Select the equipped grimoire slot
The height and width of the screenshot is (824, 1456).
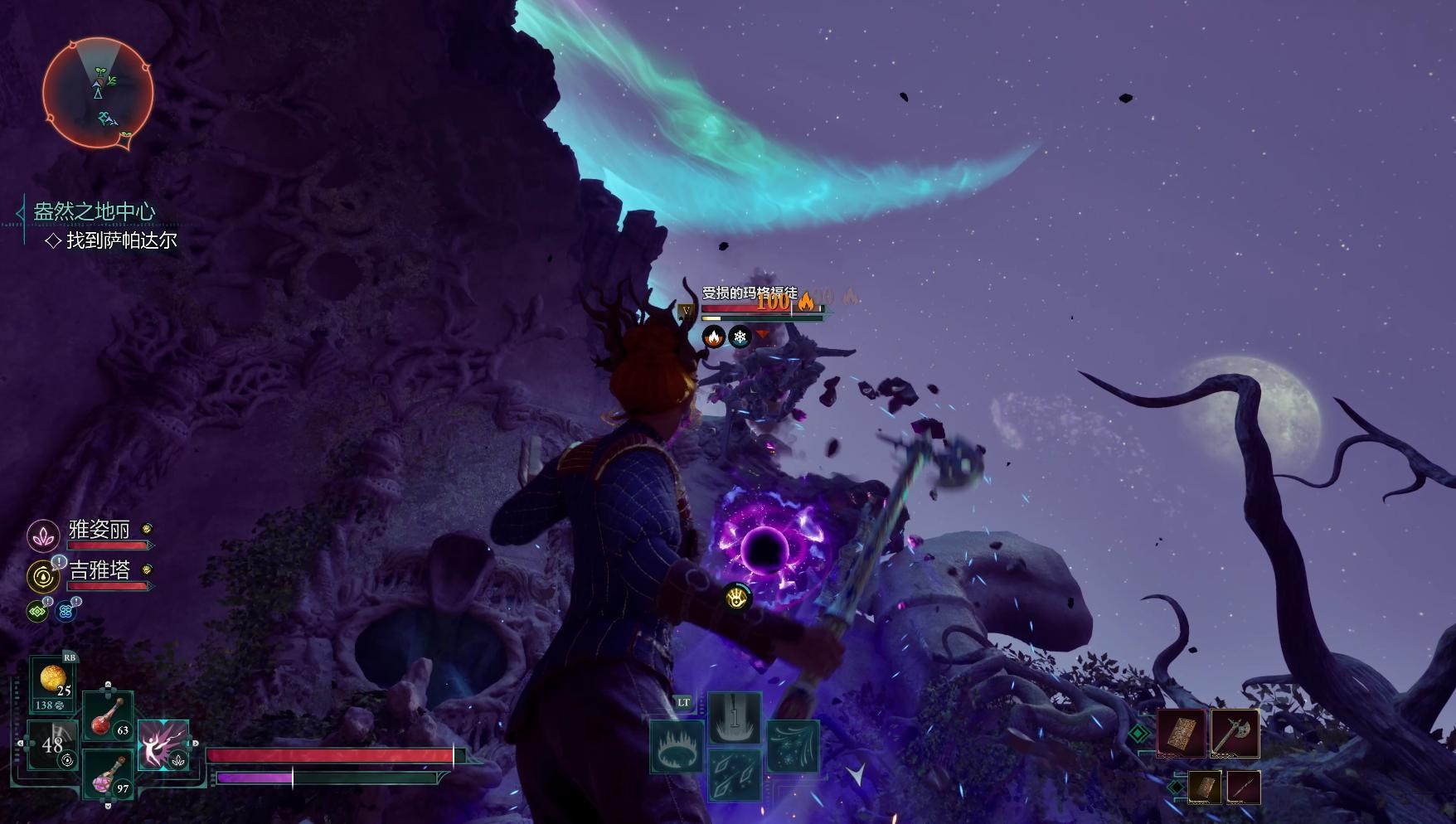pyautogui.click(x=1181, y=733)
